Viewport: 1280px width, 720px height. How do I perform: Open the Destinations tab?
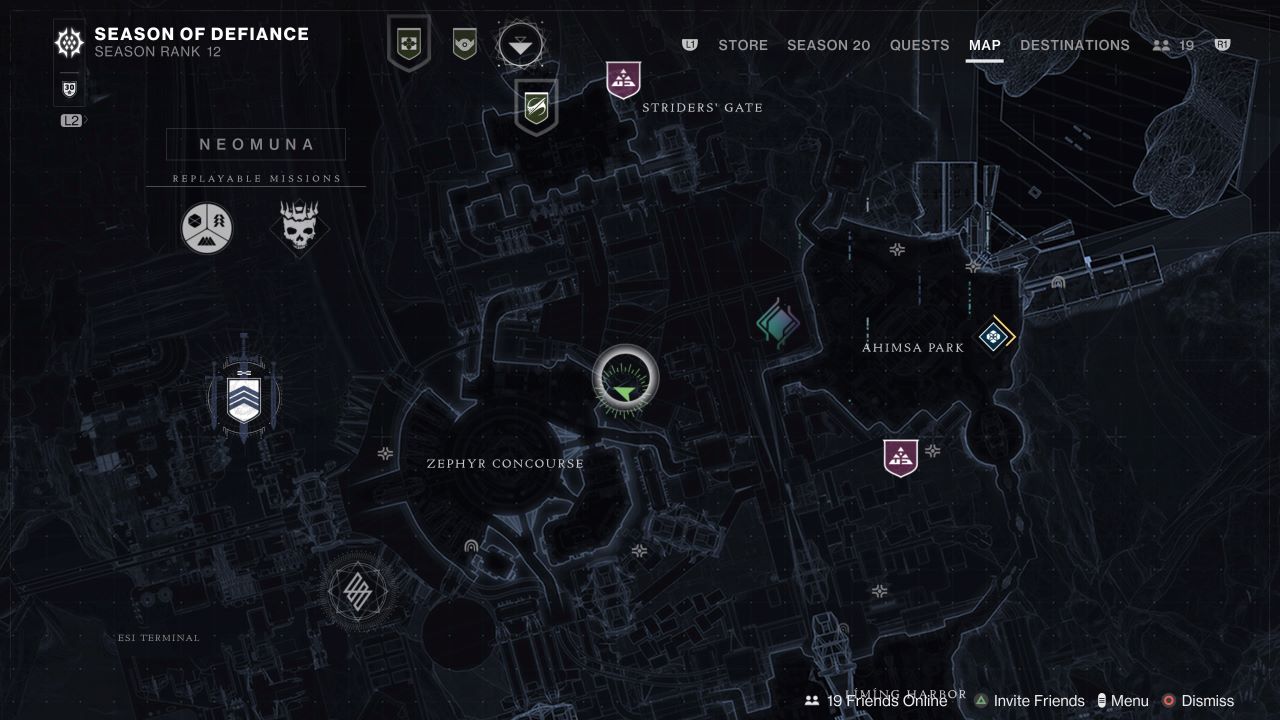click(1074, 45)
